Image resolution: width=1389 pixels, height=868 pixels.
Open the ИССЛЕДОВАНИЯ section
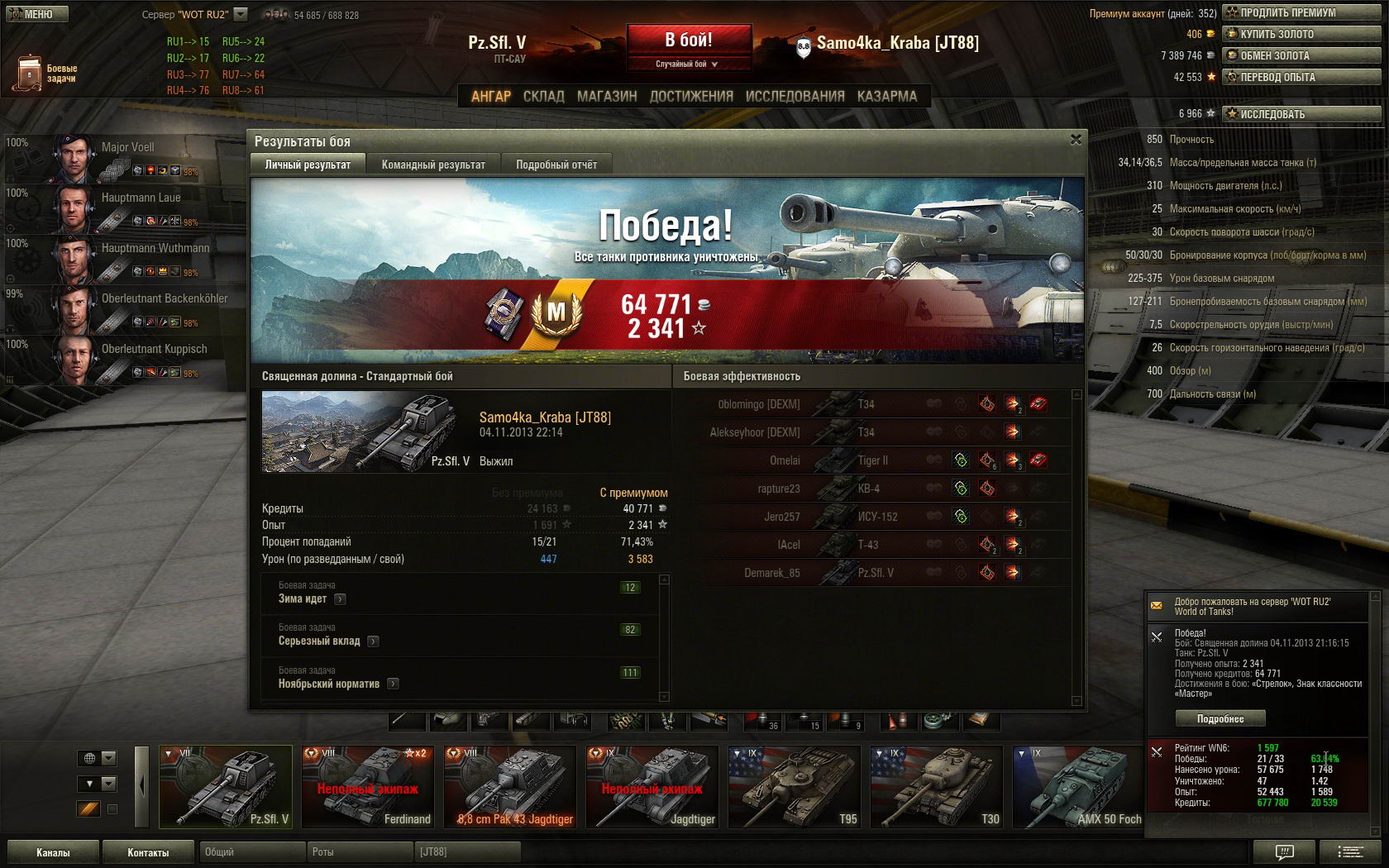(795, 97)
